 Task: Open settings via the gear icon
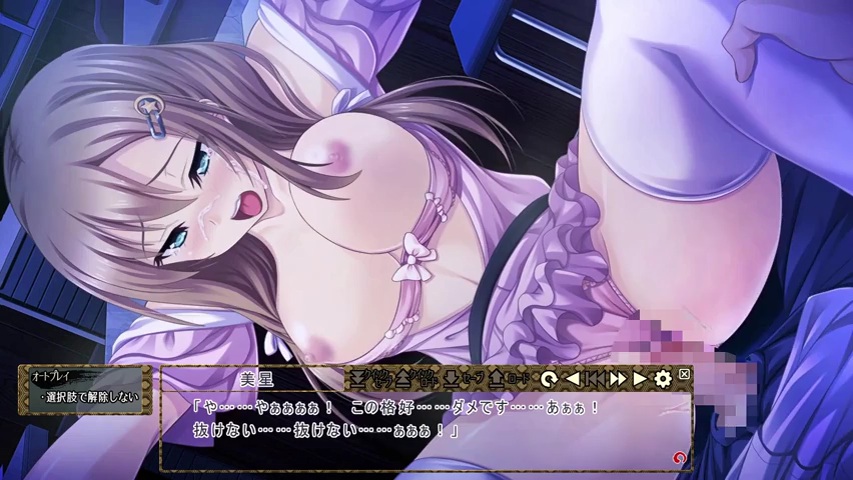point(662,379)
